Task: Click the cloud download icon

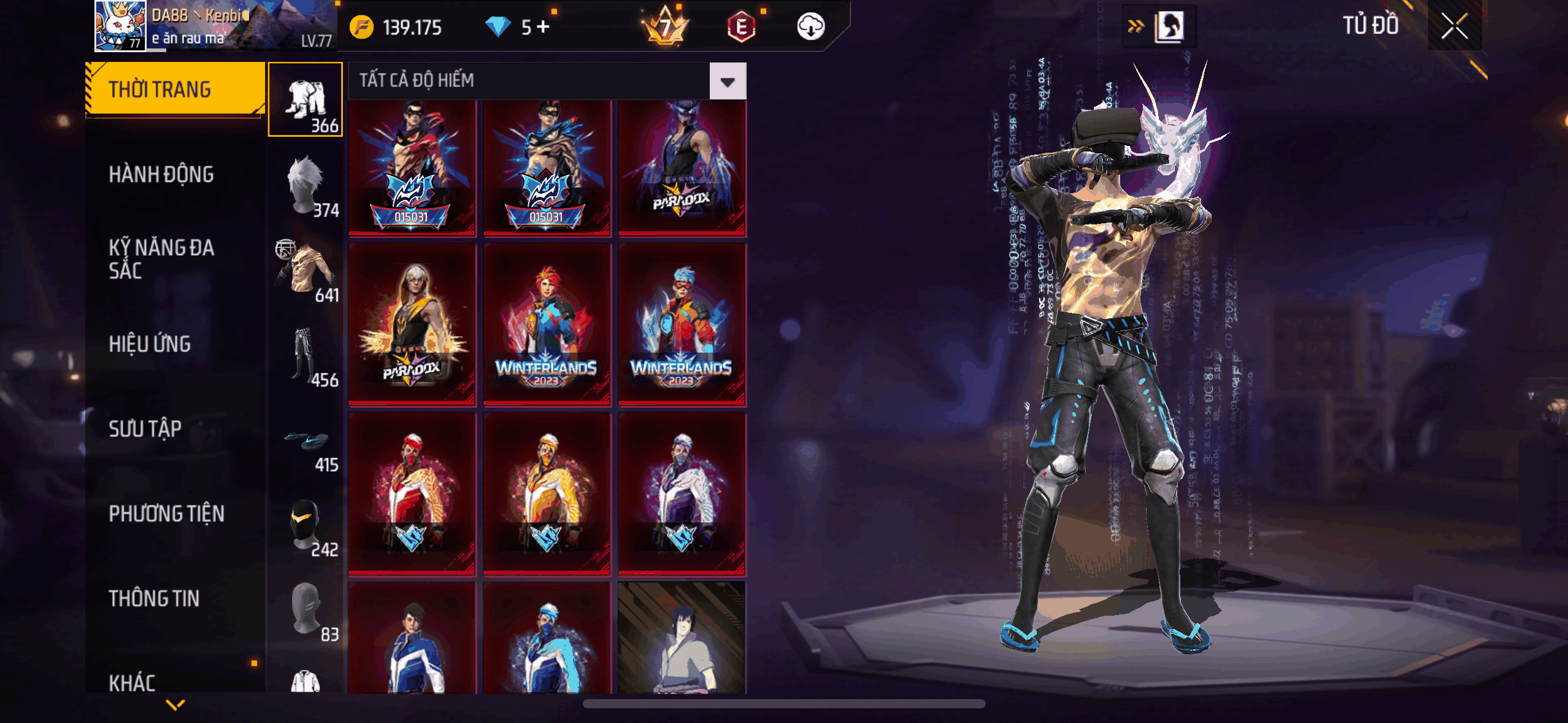Action: pos(810,27)
